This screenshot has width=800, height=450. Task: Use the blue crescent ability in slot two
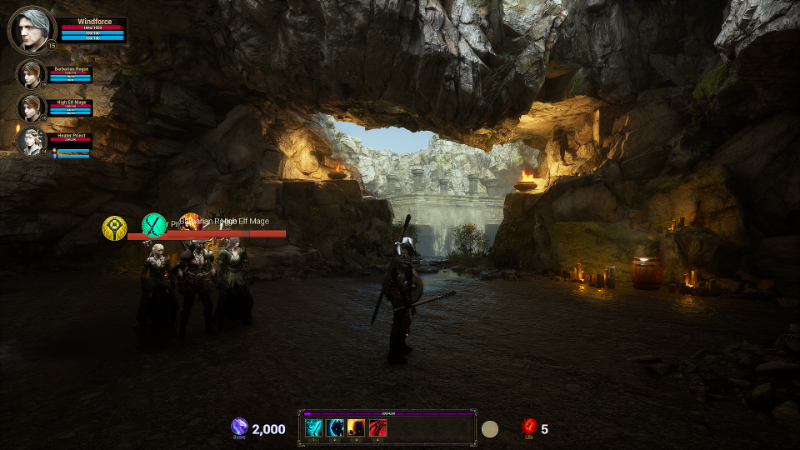[337, 428]
